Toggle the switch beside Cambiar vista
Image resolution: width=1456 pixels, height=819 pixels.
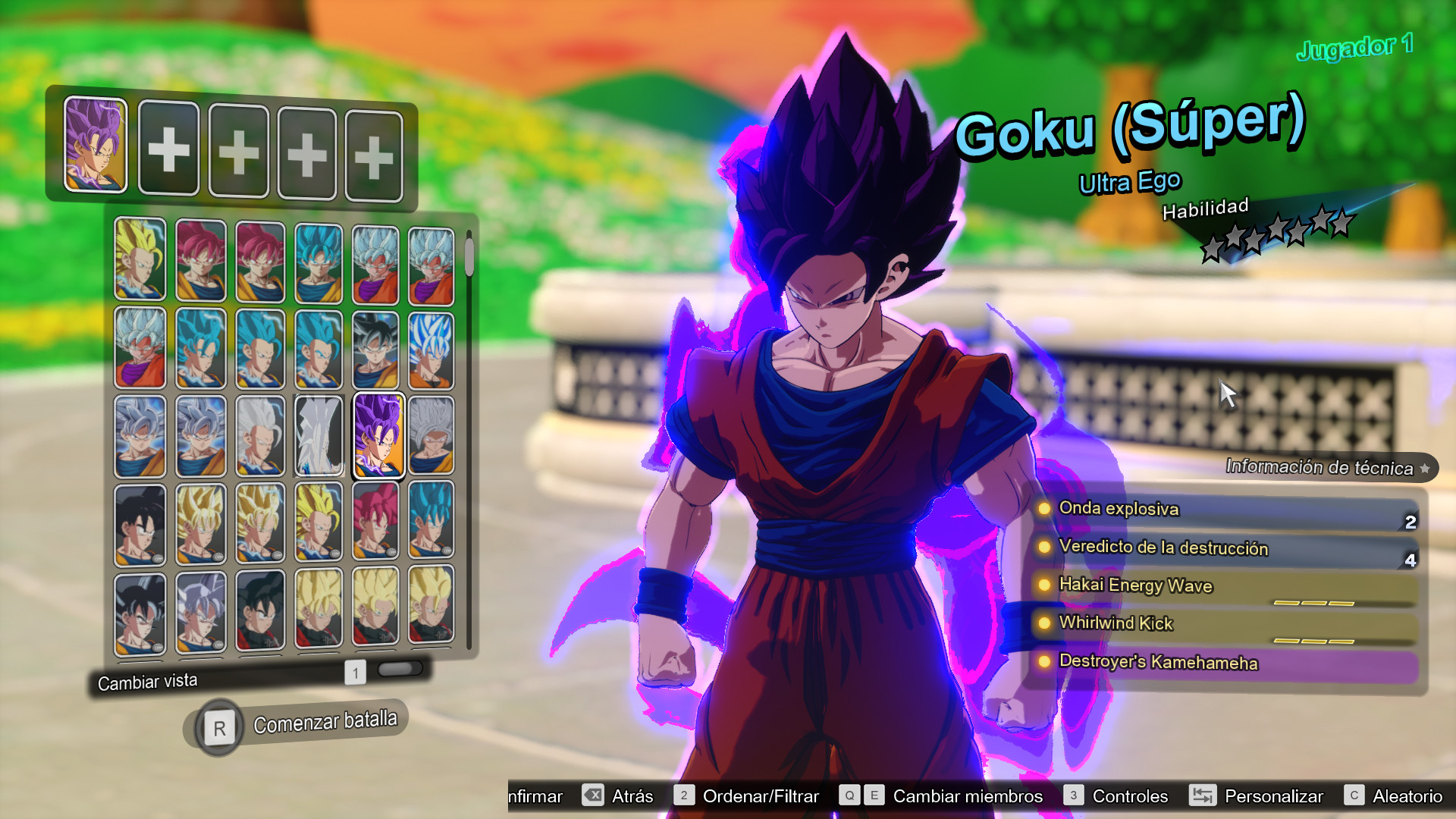coord(400,667)
